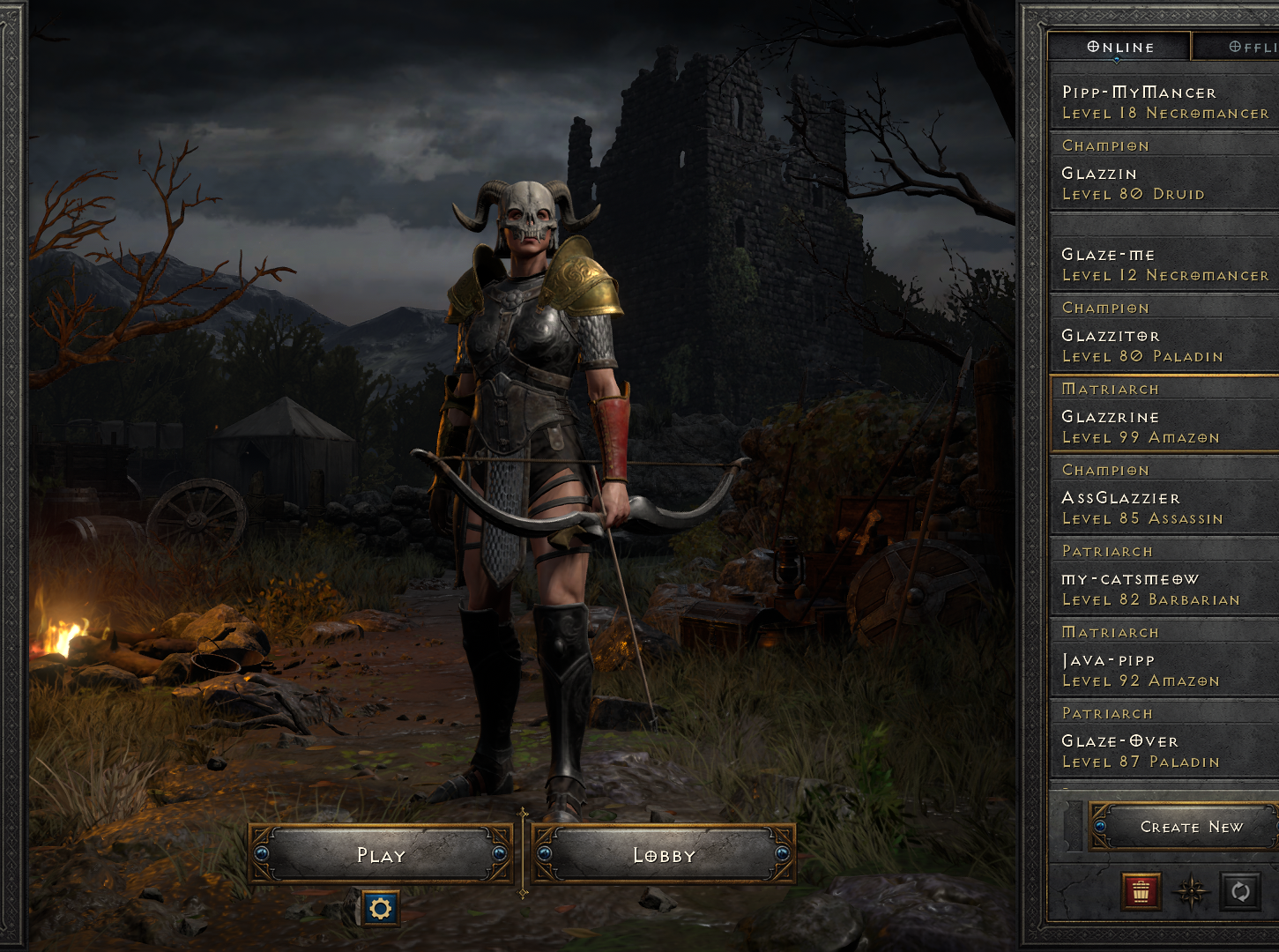Open the Lobby

pos(663,854)
